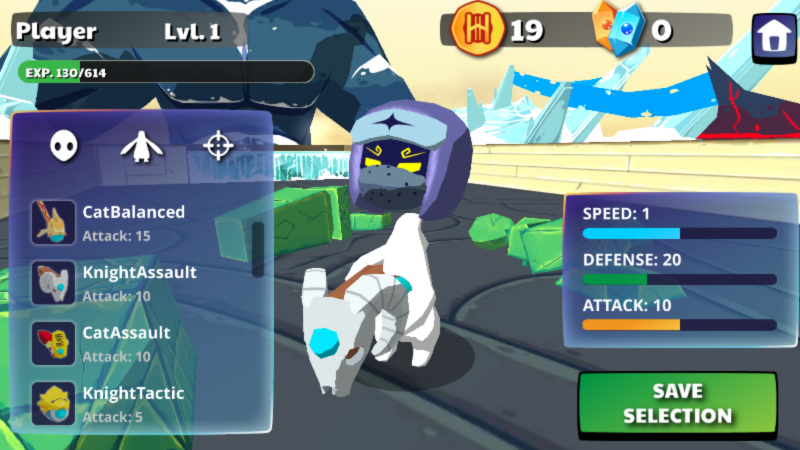Choose the CatBalanced part
800x450 pixels.
coord(135,221)
